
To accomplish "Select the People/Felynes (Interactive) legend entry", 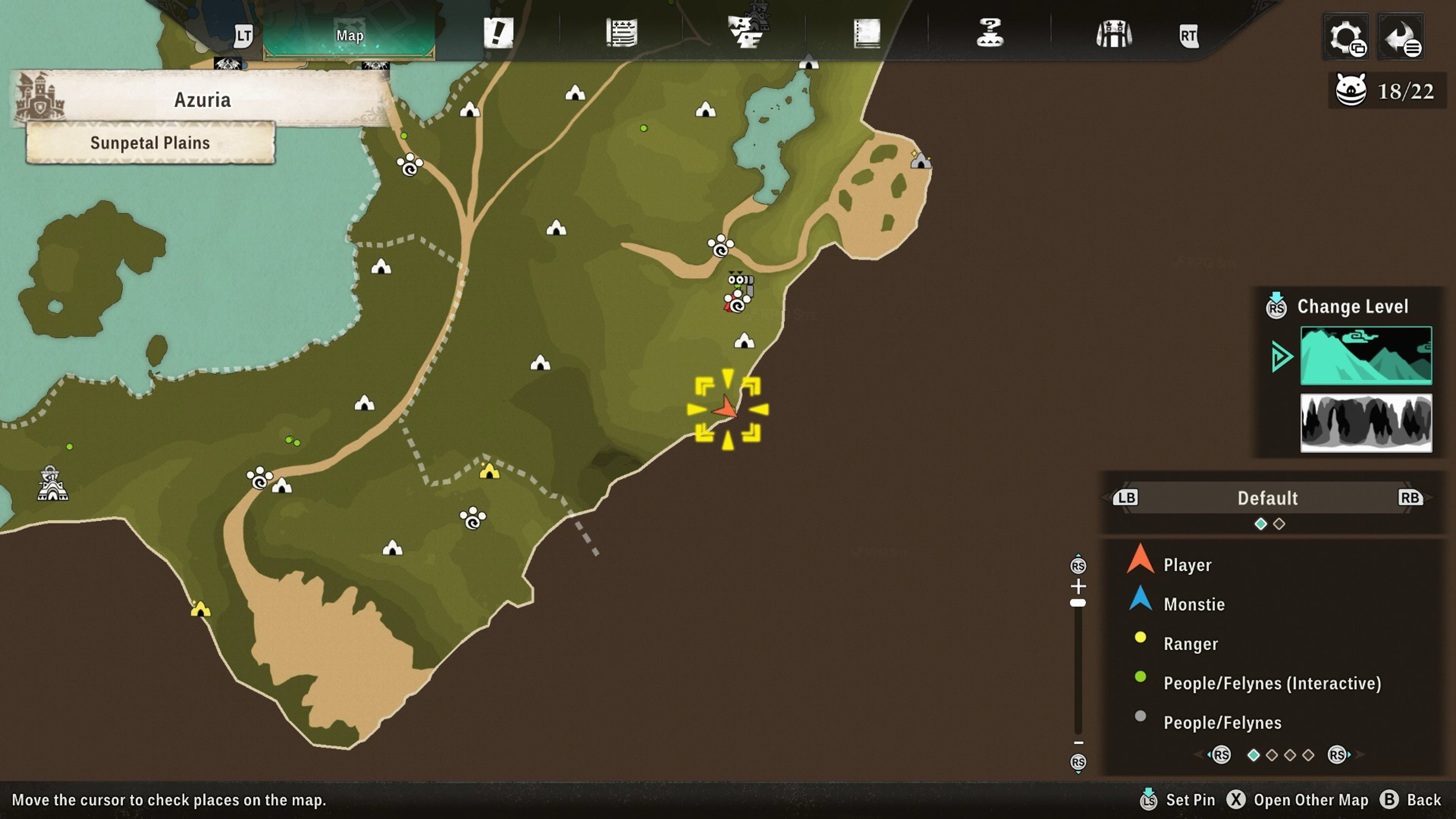I will click(x=1272, y=684).
